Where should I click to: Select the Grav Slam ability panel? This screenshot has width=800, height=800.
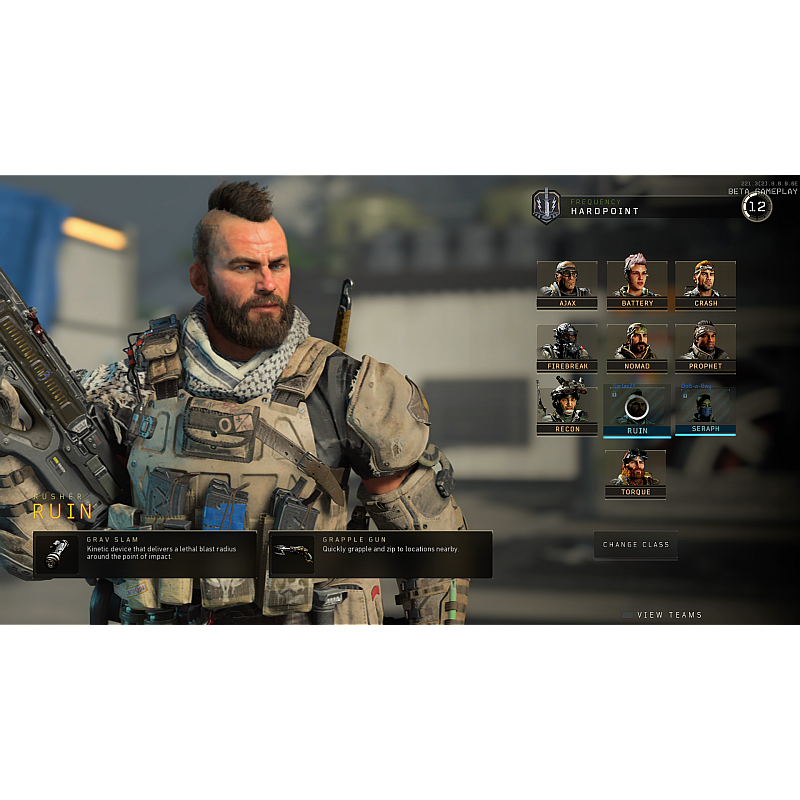pos(144,554)
